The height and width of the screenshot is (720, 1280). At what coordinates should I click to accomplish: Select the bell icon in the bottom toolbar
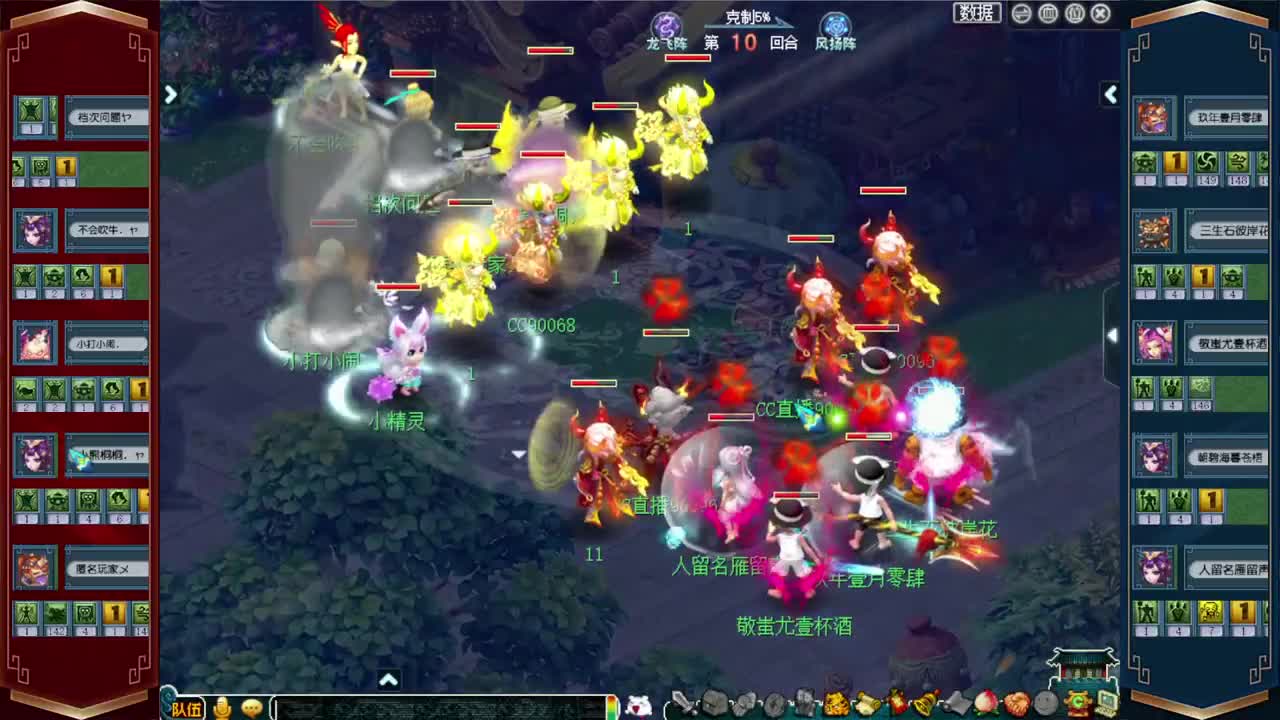(925, 703)
